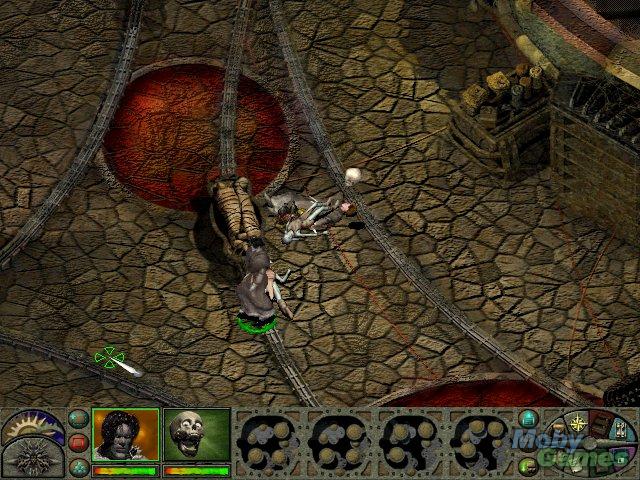This screenshot has width=640, height=480.
Task: Click the top teal round button
Action: 78,419
